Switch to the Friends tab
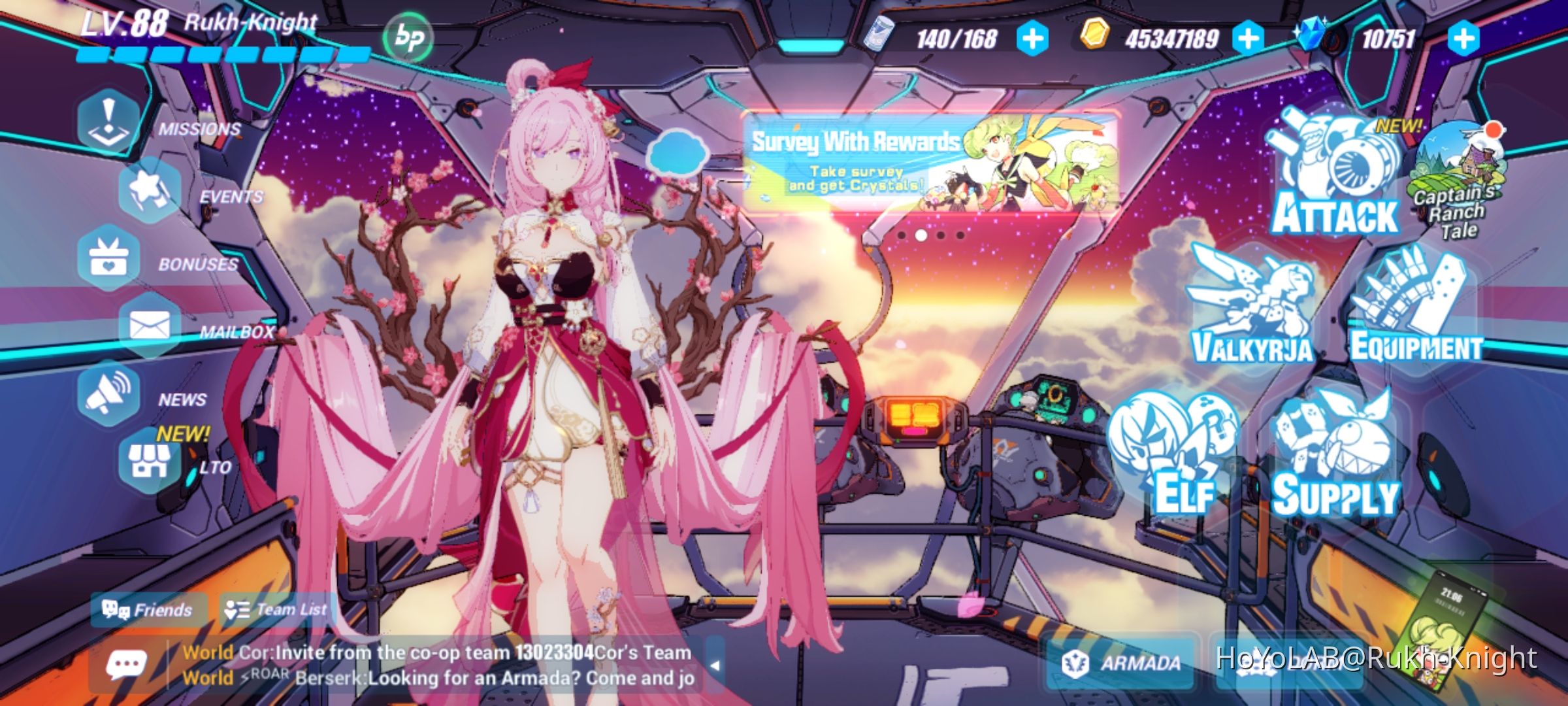Screen dimensions: 1568x706 147,609
